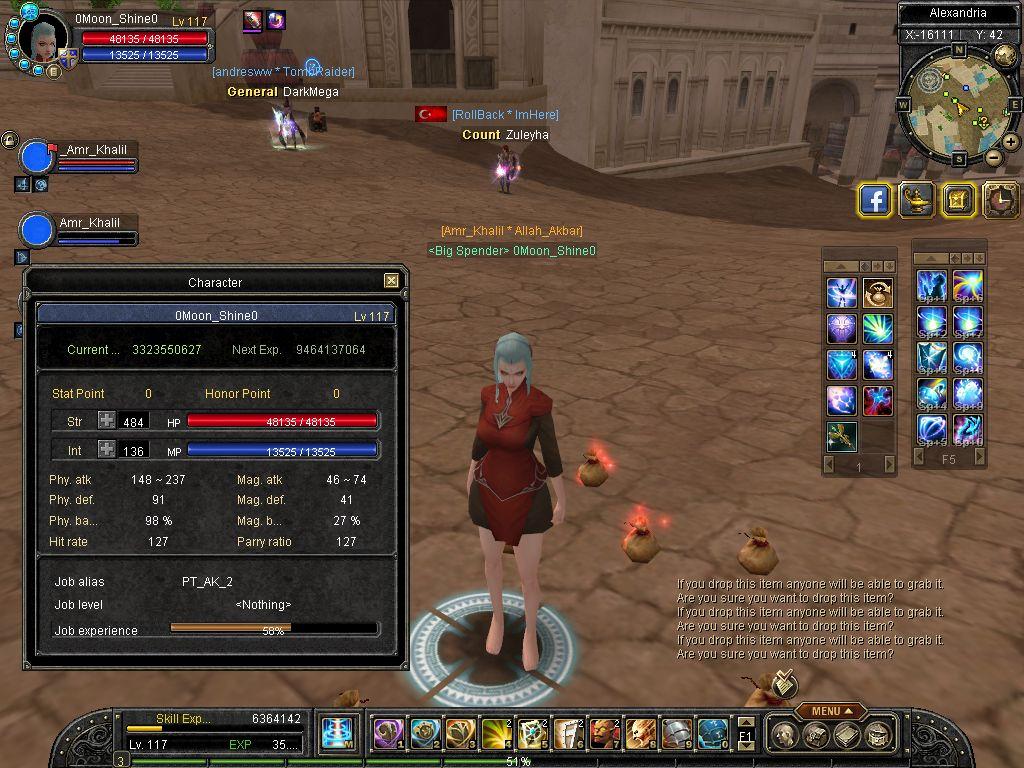Click the golden winged item in the skill panel

click(841, 436)
